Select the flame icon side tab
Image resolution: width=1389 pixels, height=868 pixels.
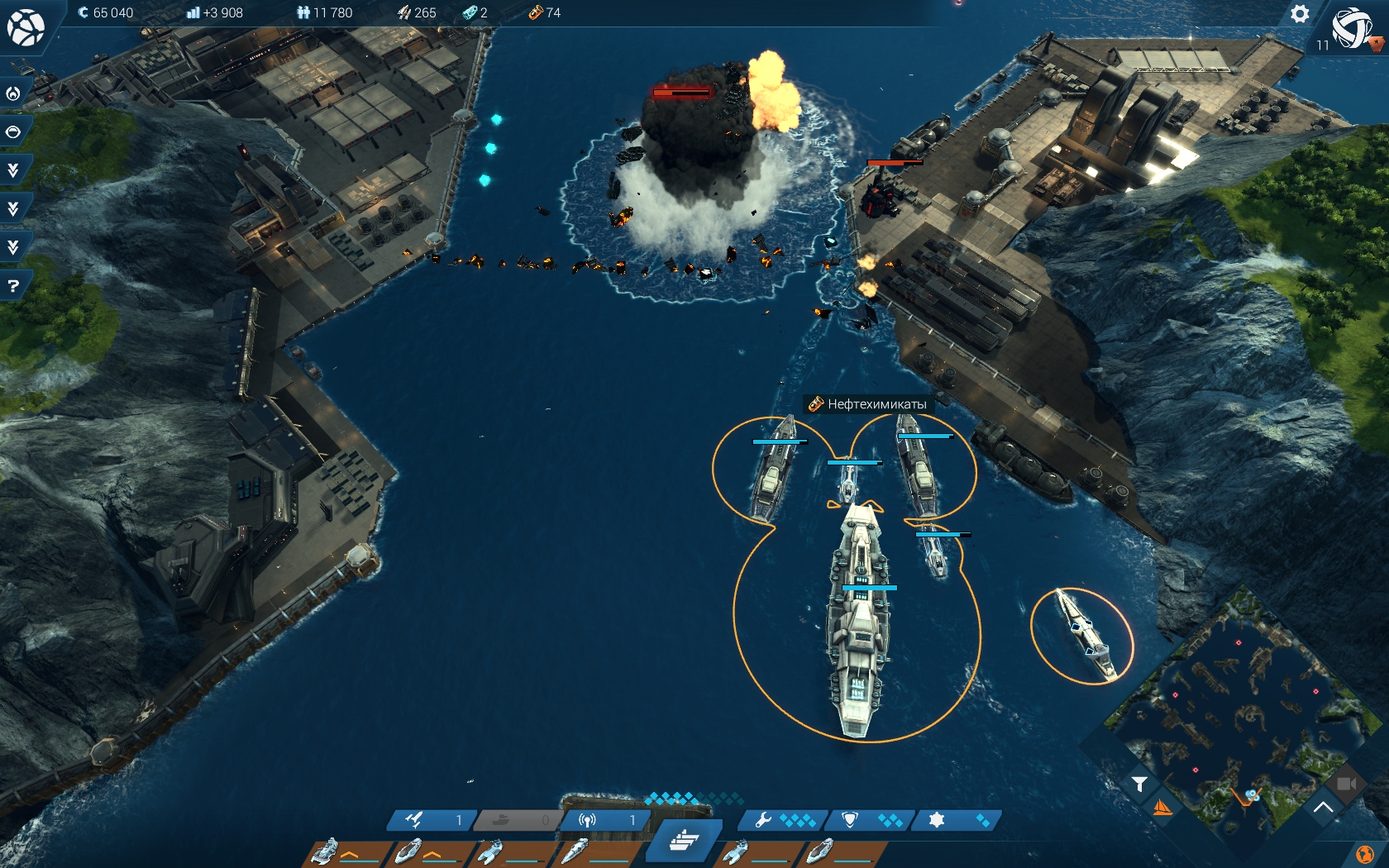pyautogui.click(x=13, y=93)
